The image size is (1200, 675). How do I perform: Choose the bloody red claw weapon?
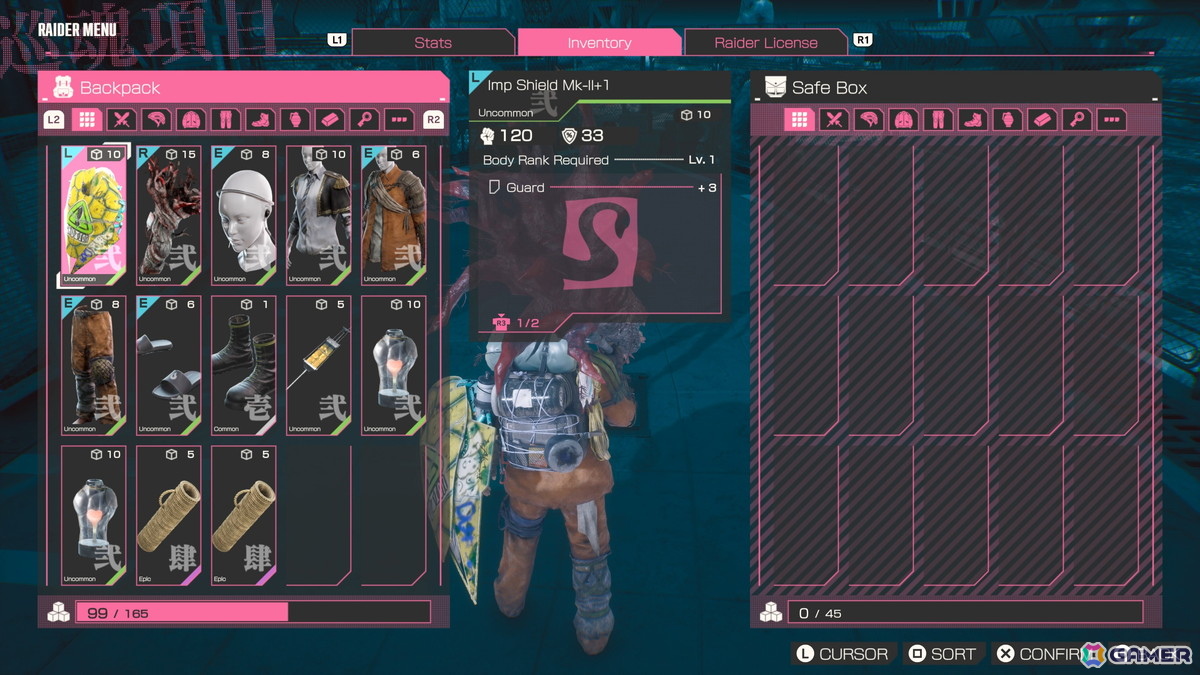(x=168, y=215)
